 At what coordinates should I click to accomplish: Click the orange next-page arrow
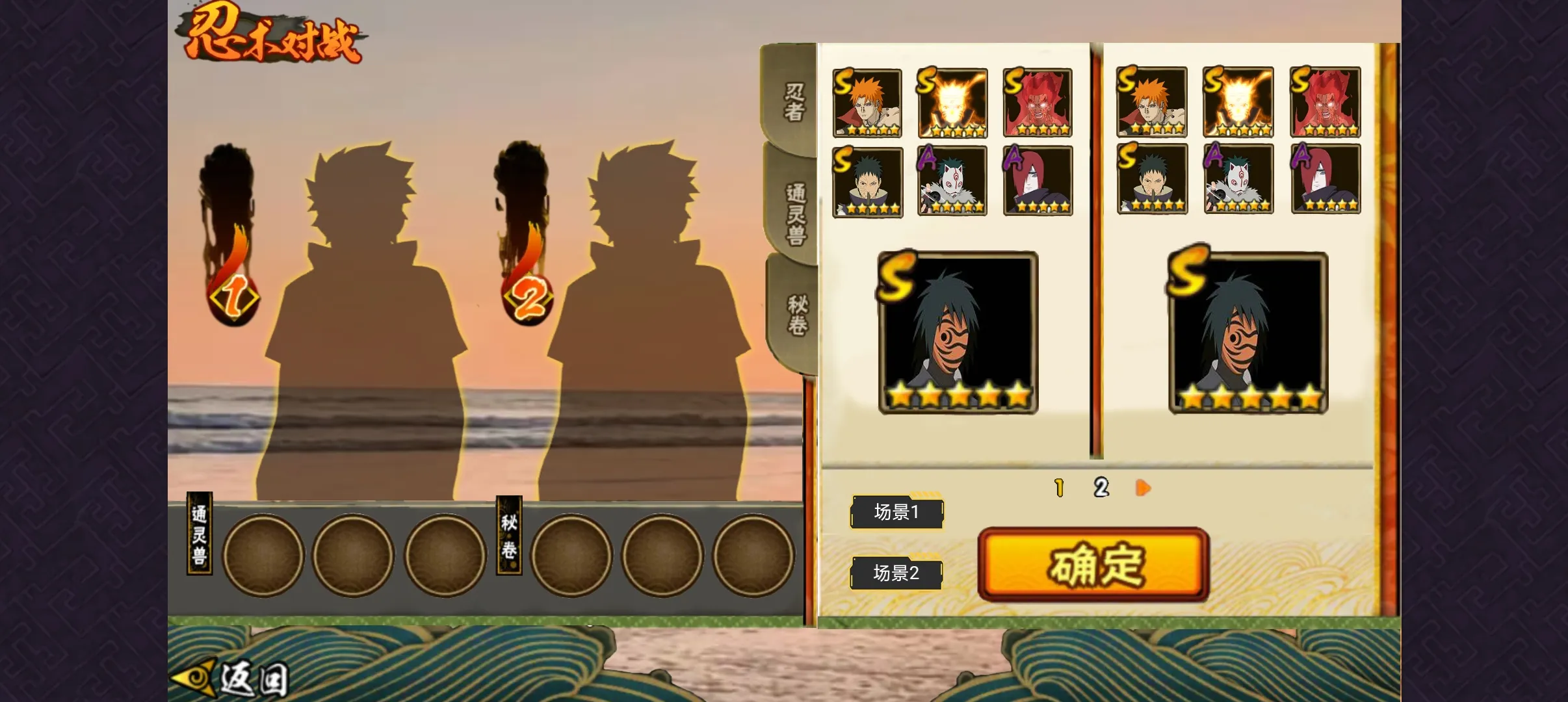click(1143, 487)
